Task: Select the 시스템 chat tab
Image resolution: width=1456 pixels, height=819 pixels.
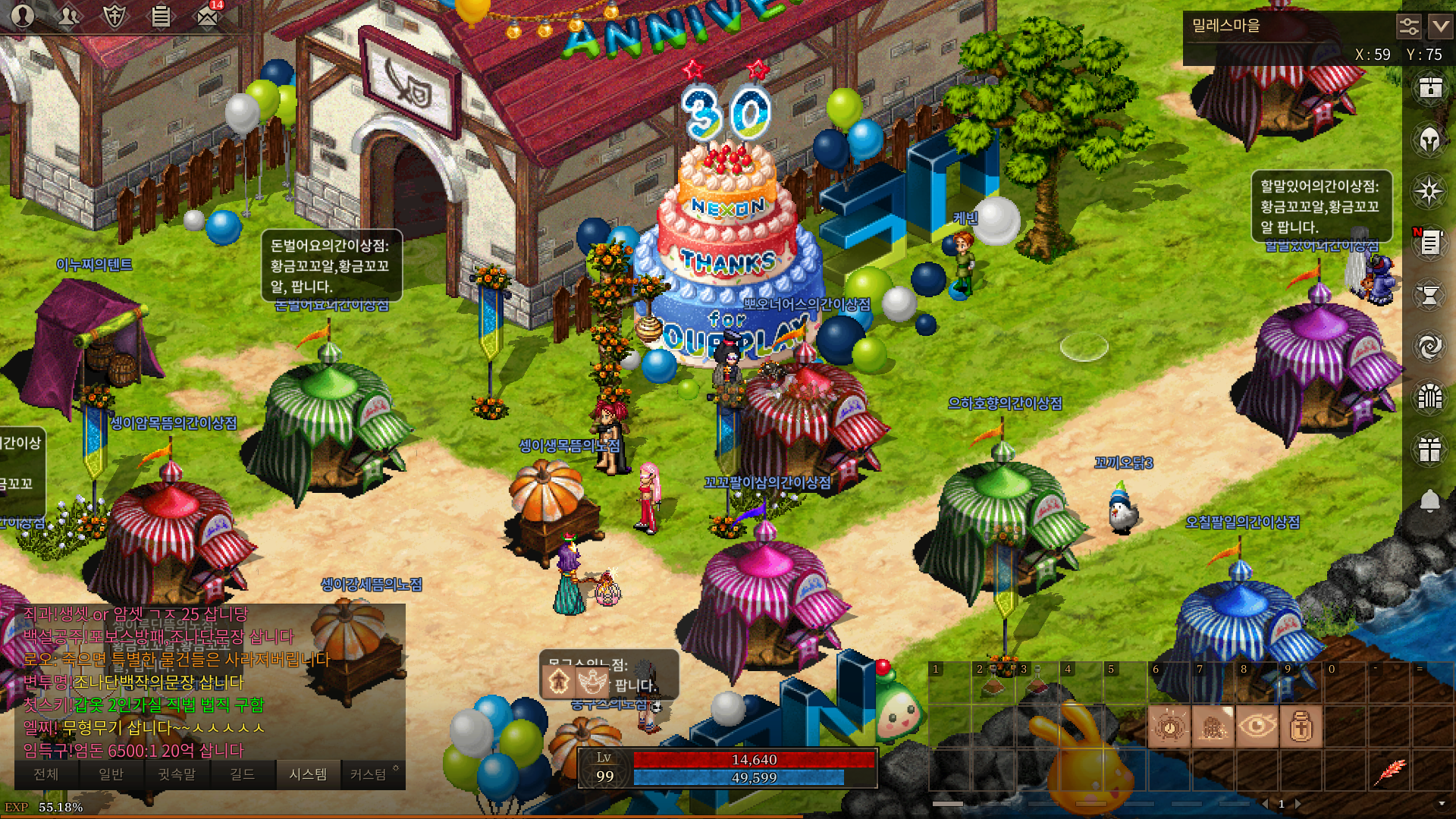Action: point(308,774)
